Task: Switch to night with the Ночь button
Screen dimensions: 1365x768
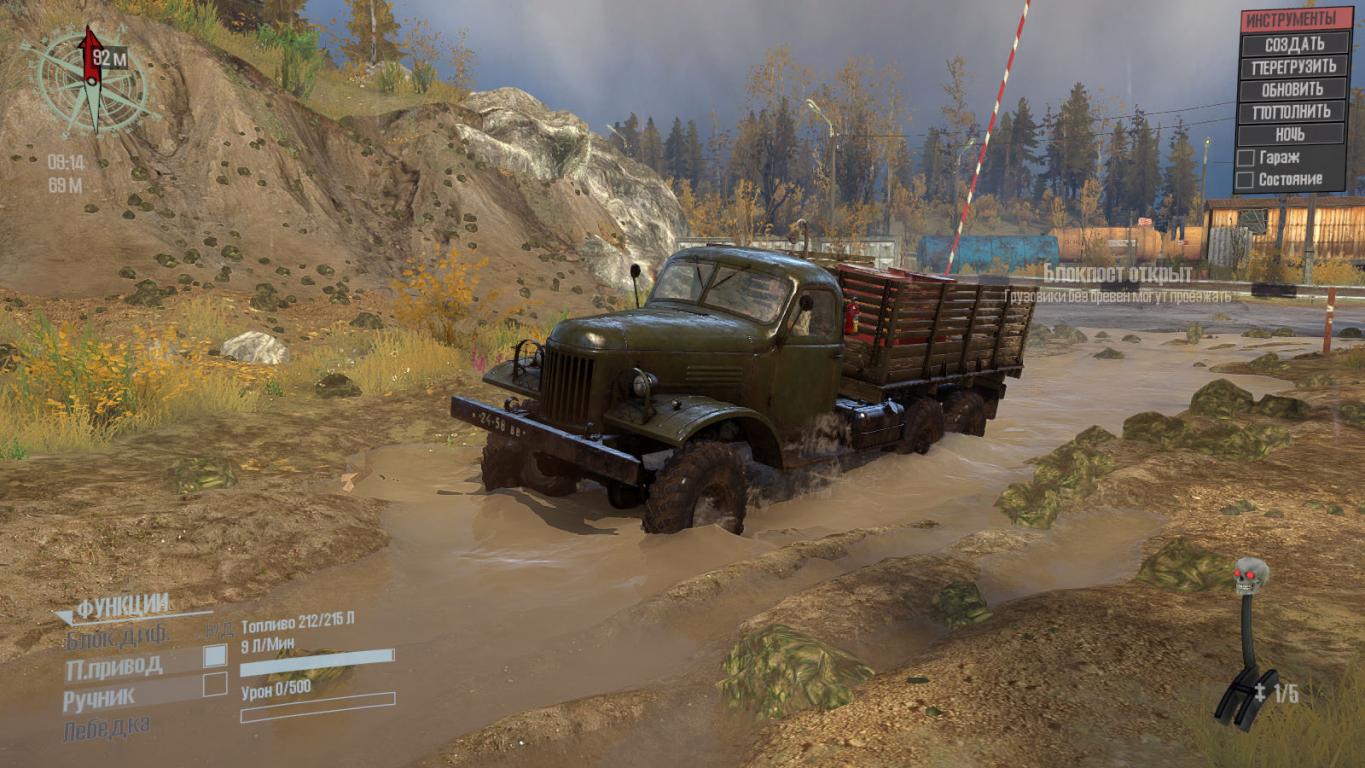Action: pyautogui.click(x=1294, y=134)
